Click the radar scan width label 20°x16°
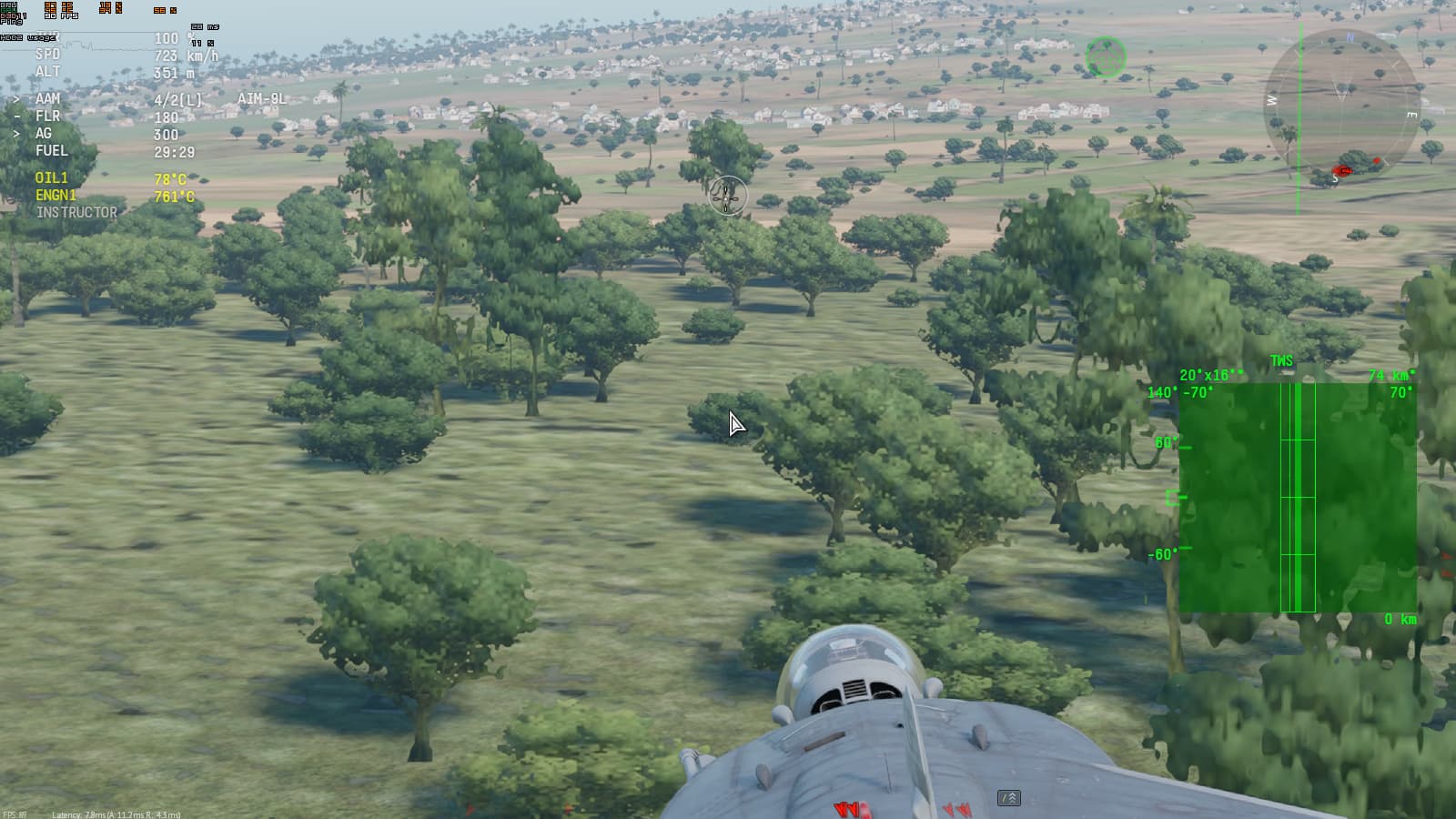The width and height of the screenshot is (1456, 819). (1208, 373)
